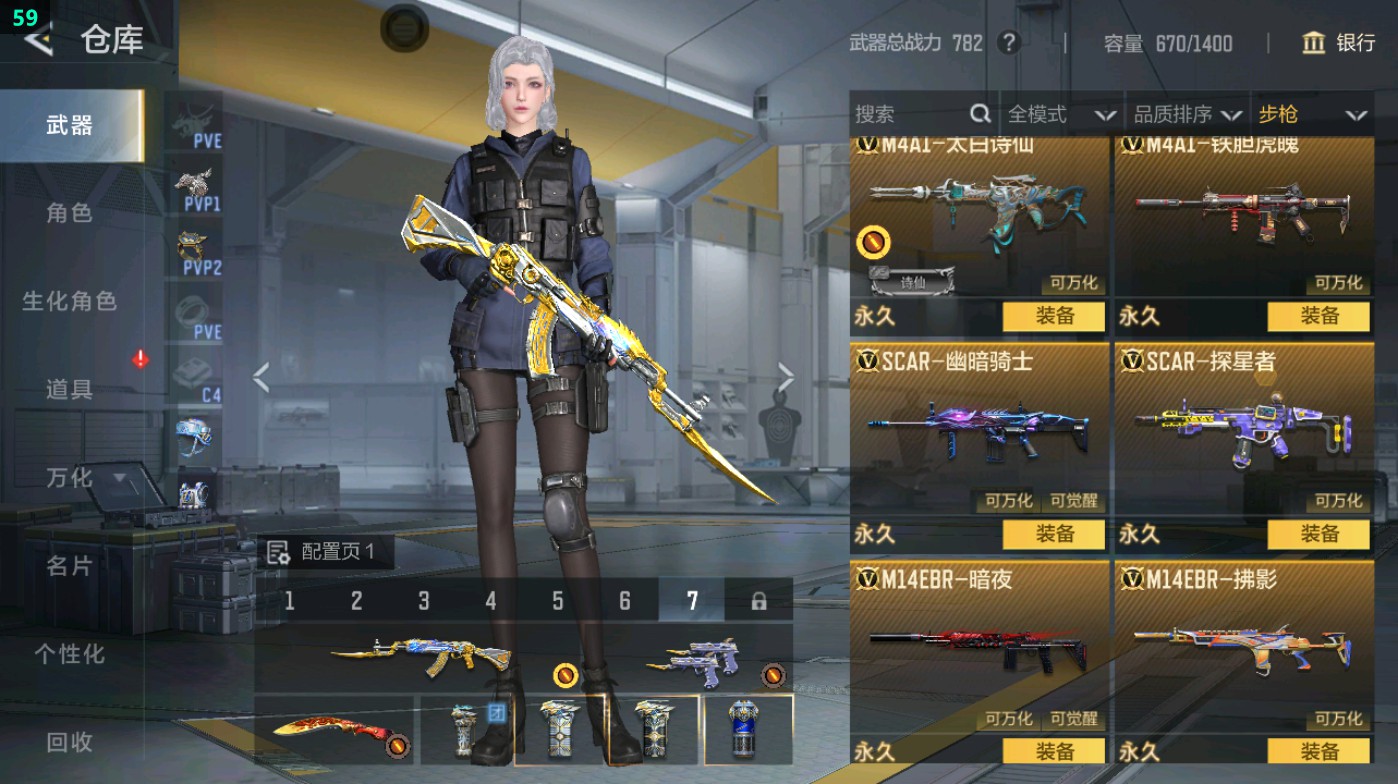Open the 角色 (Character) section
This screenshot has height=784, width=1398.
coord(70,213)
